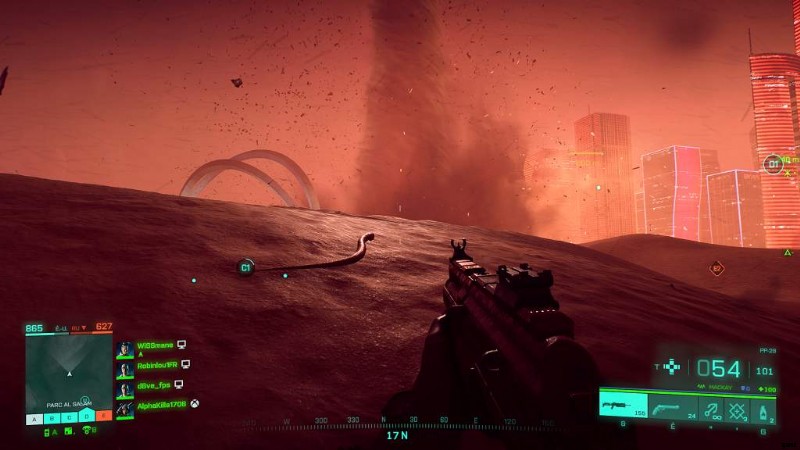Click the C1 objective marker
The image size is (800, 450).
[x=245, y=267]
